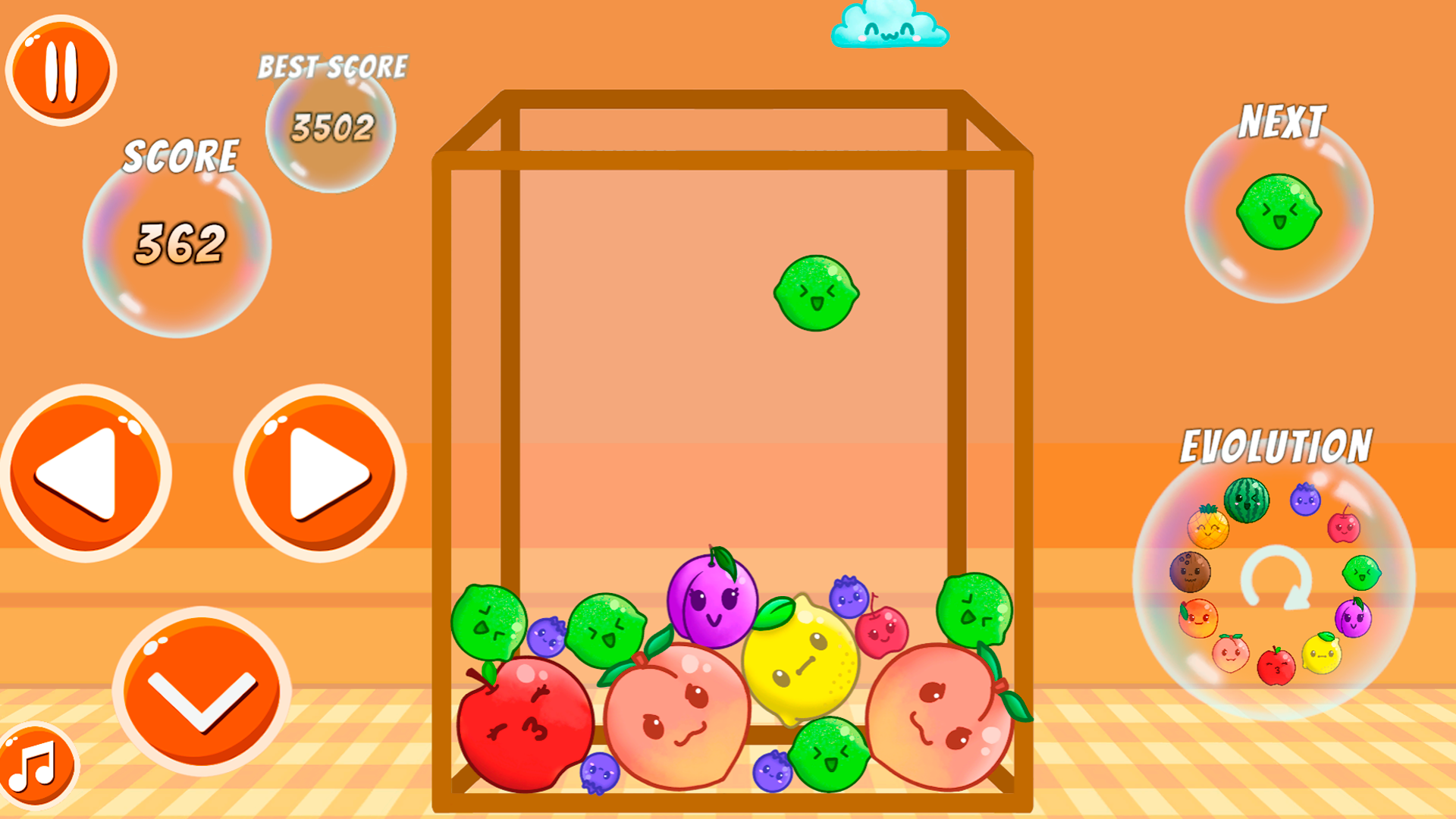
Task: Click the watermelon icon in the Evolution wheel
Action: [1246, 499]
